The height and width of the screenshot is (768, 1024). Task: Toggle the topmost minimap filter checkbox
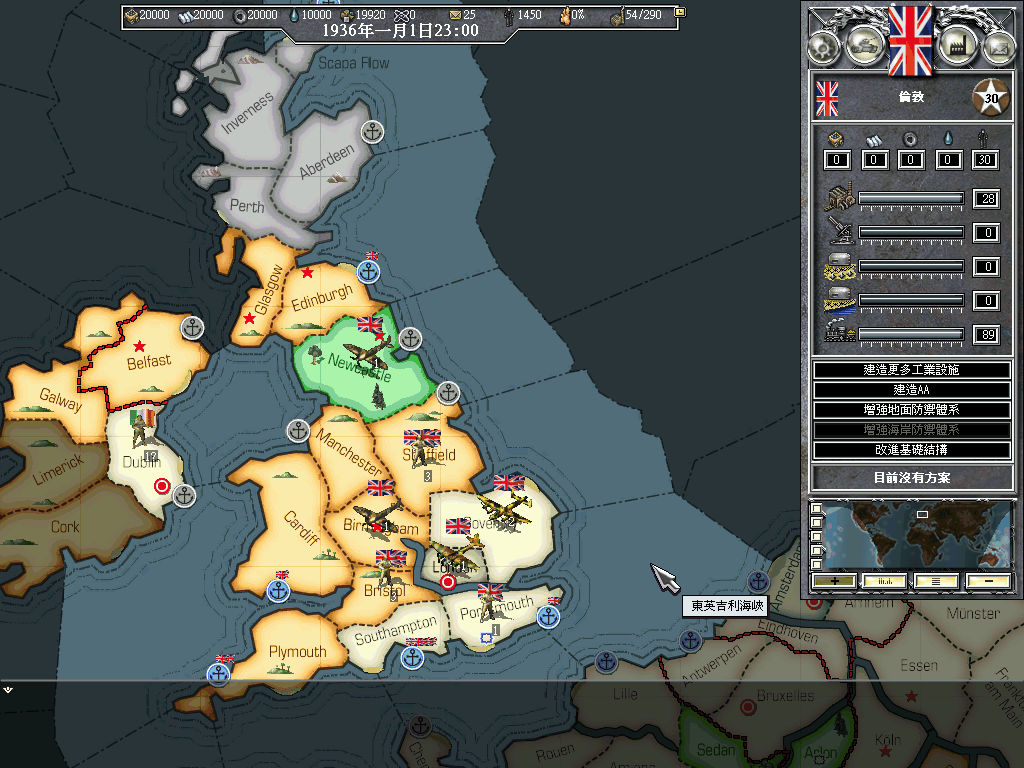tap(817, 509)
